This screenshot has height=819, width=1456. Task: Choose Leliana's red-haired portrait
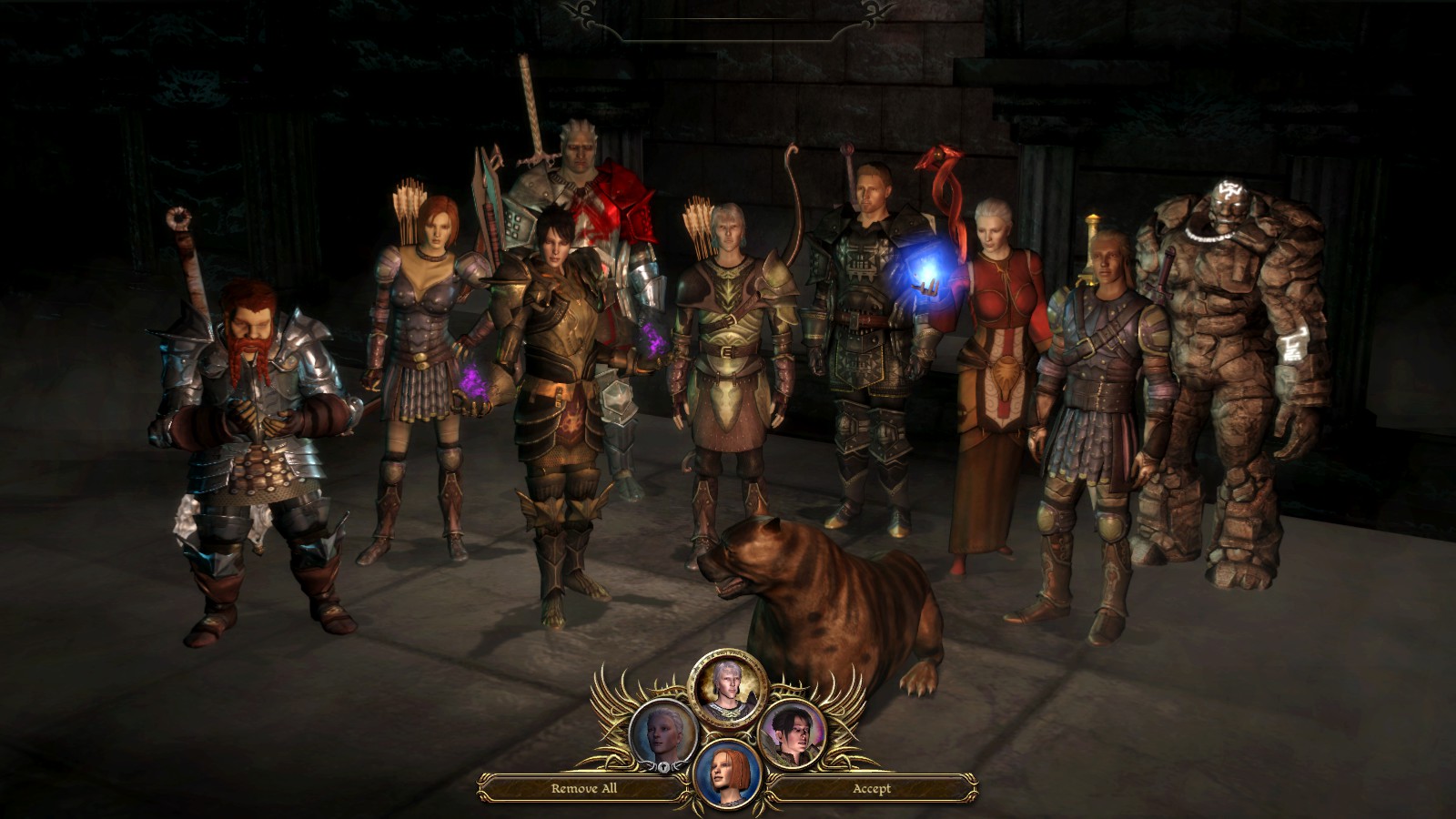click(x=728, y=774)
